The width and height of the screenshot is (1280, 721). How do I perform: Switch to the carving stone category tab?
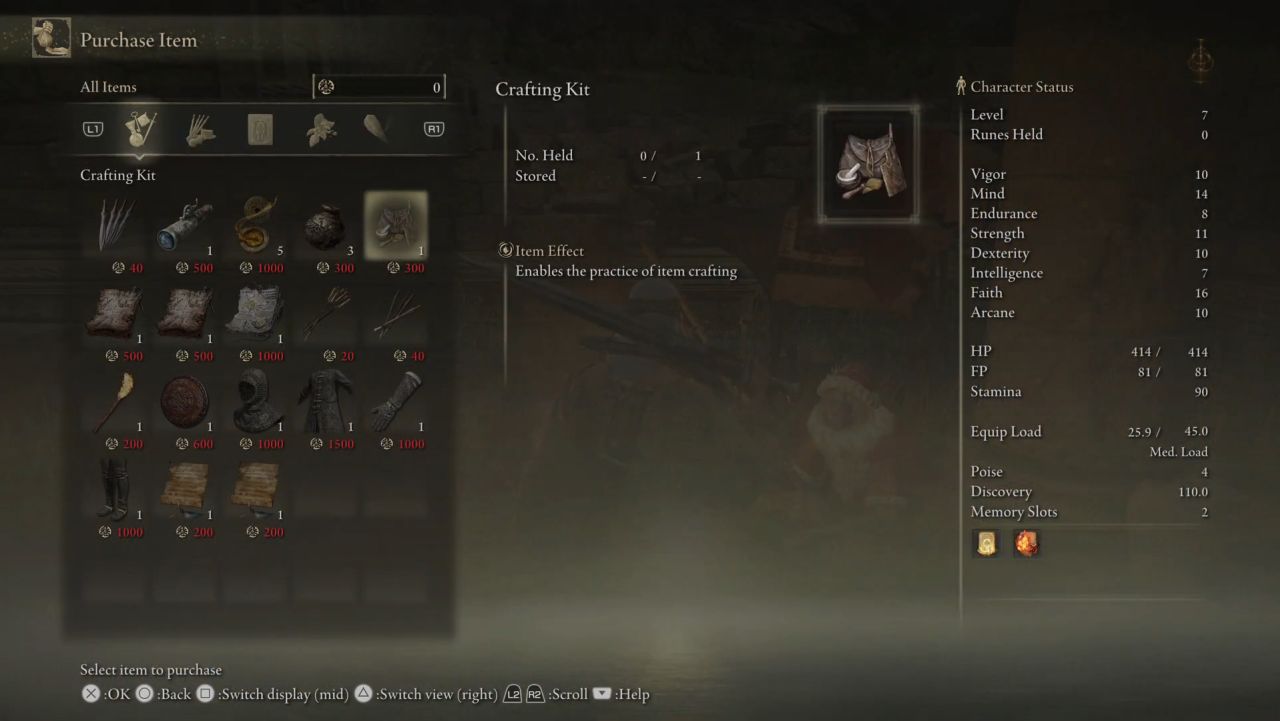[258, 128]
